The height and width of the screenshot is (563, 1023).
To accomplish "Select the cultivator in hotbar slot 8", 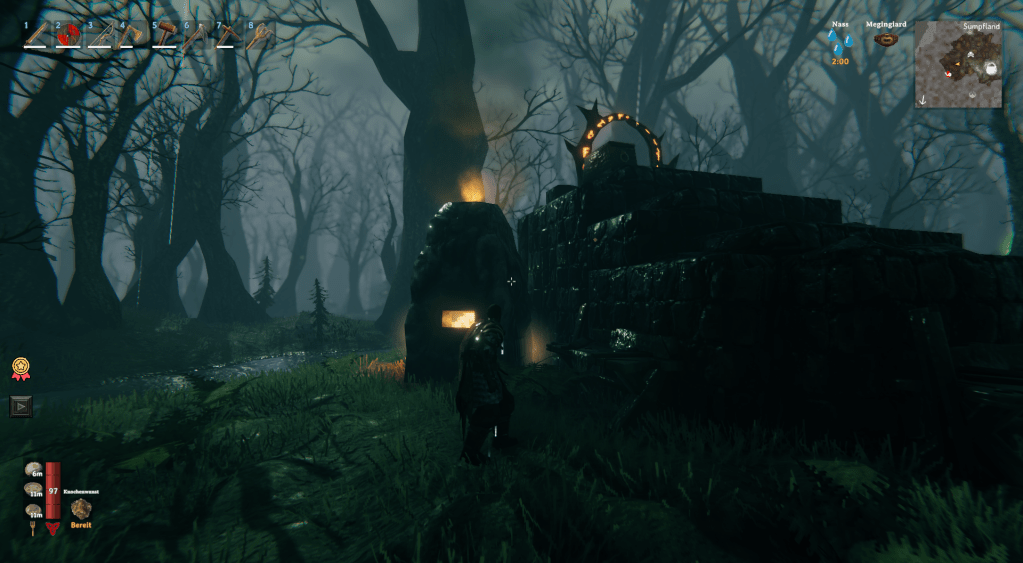I will pyautogui.click(x=260, y=35).
